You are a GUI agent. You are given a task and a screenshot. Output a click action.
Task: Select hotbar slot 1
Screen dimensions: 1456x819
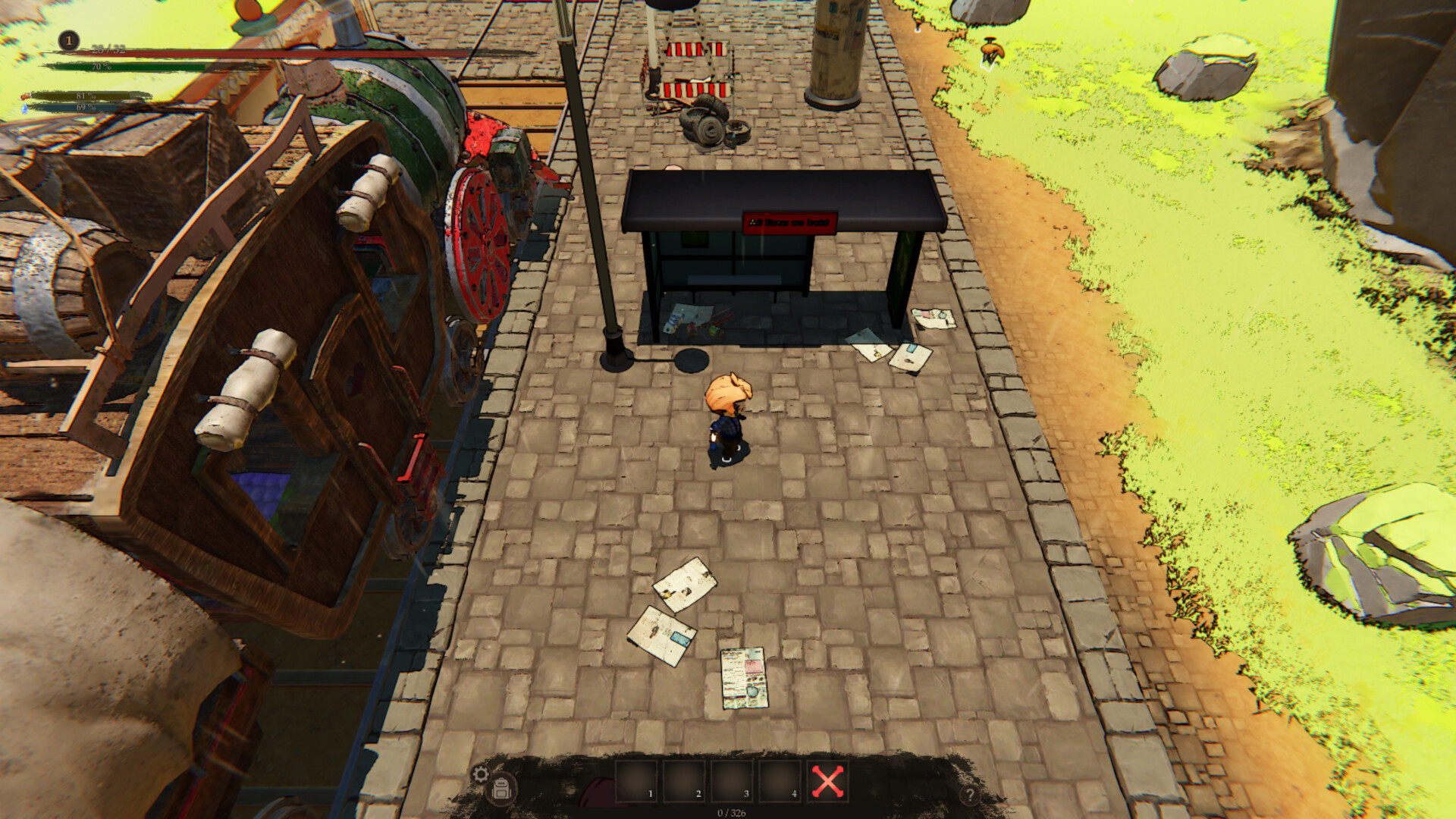click(636, 782)
